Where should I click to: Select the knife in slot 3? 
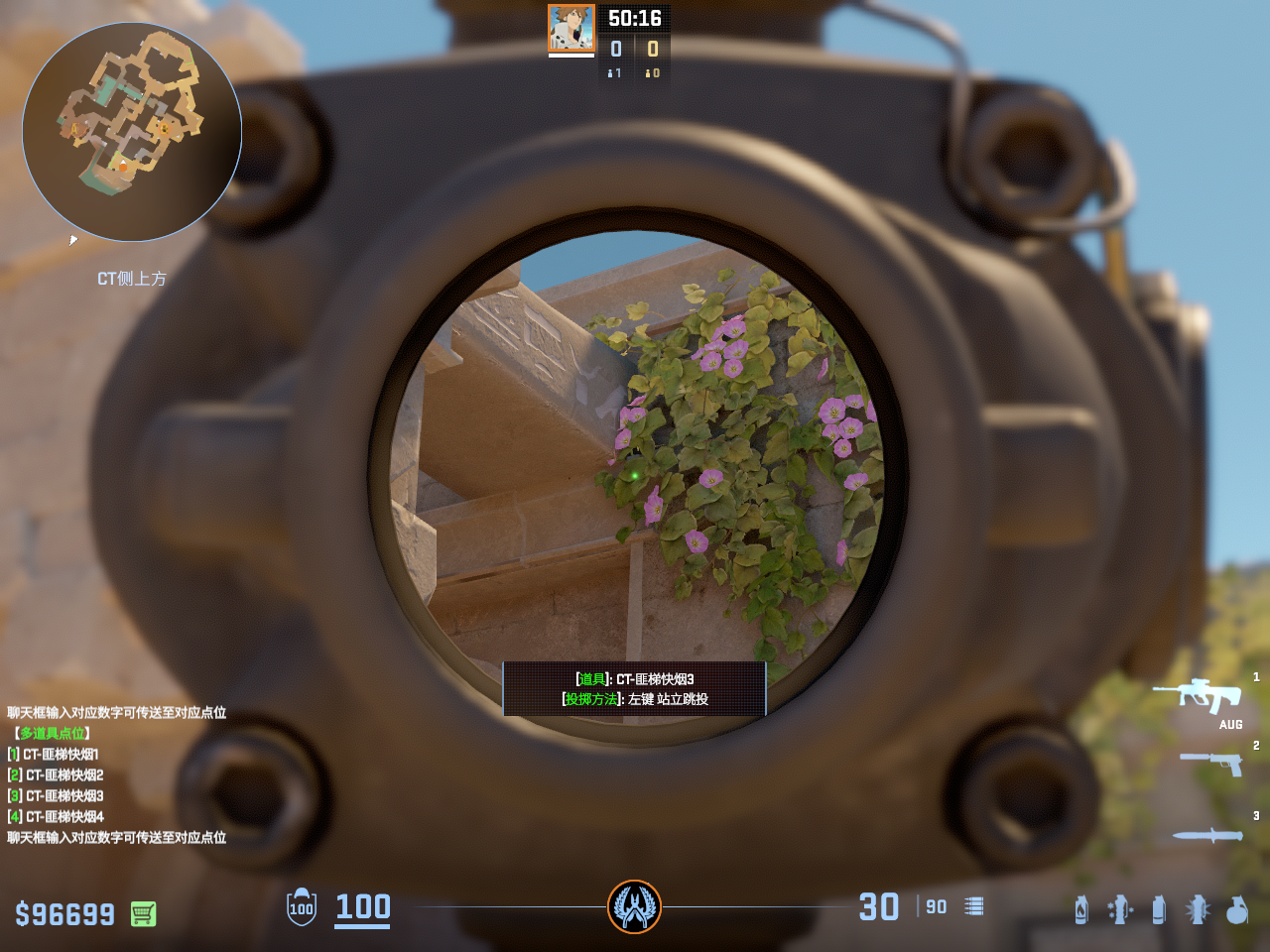[x=1207, y=836]
